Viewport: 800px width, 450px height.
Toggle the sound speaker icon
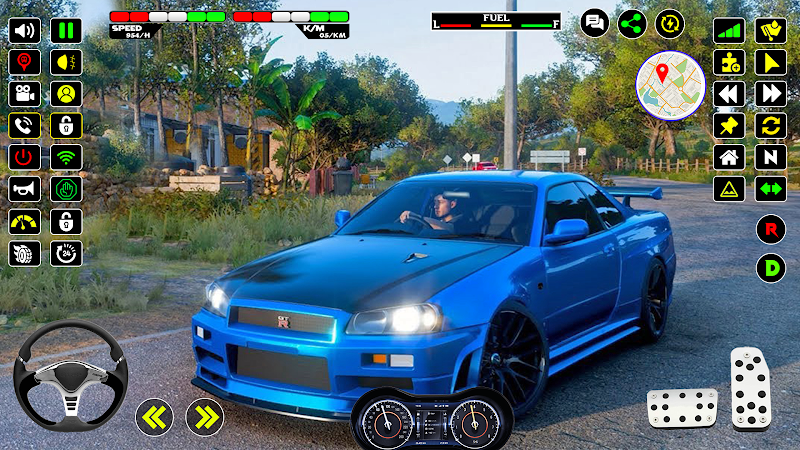[x=24, y=30]
